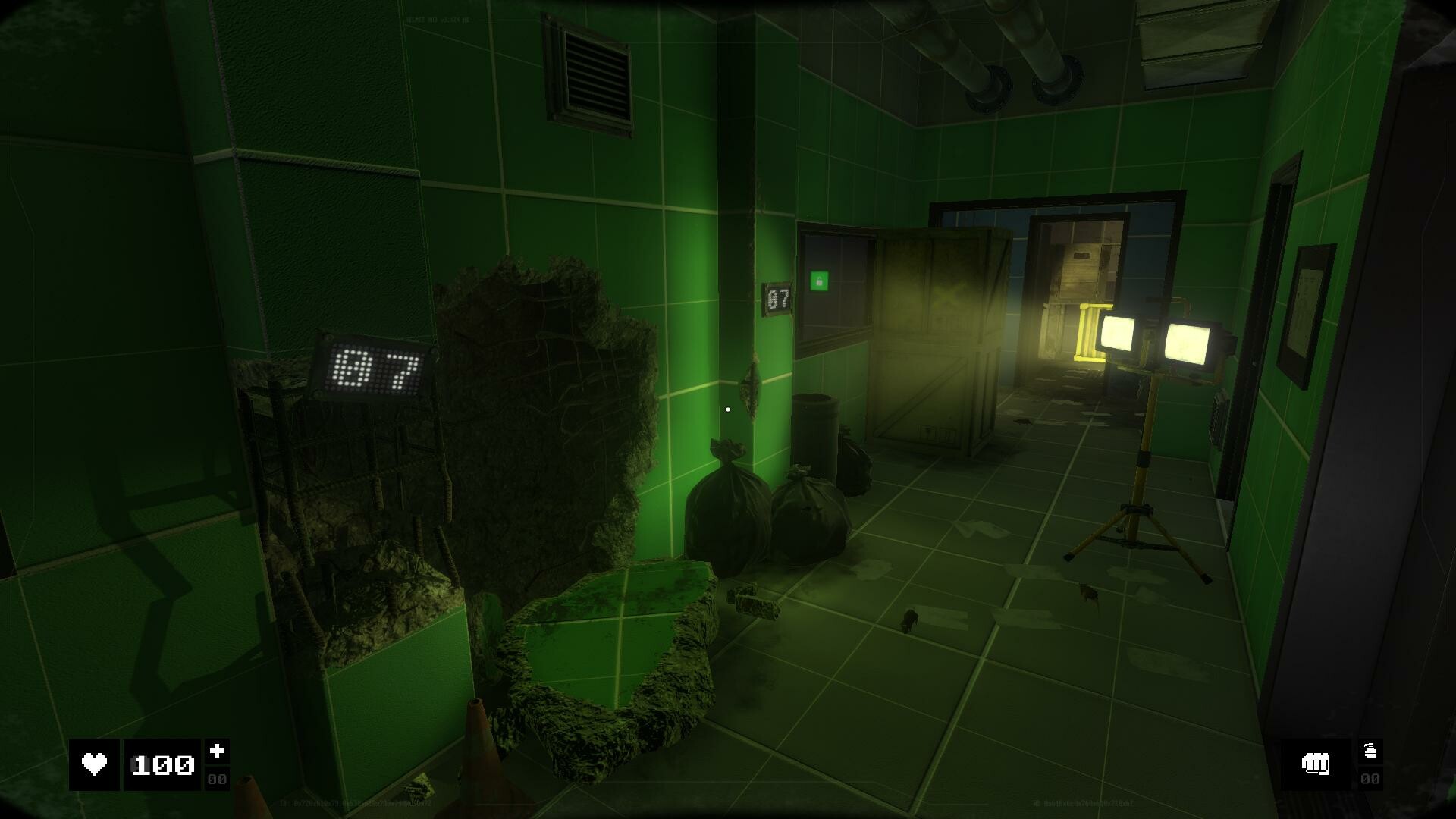
Task: Click the grenade inventory icon
Action: [x=1370, y=750]
